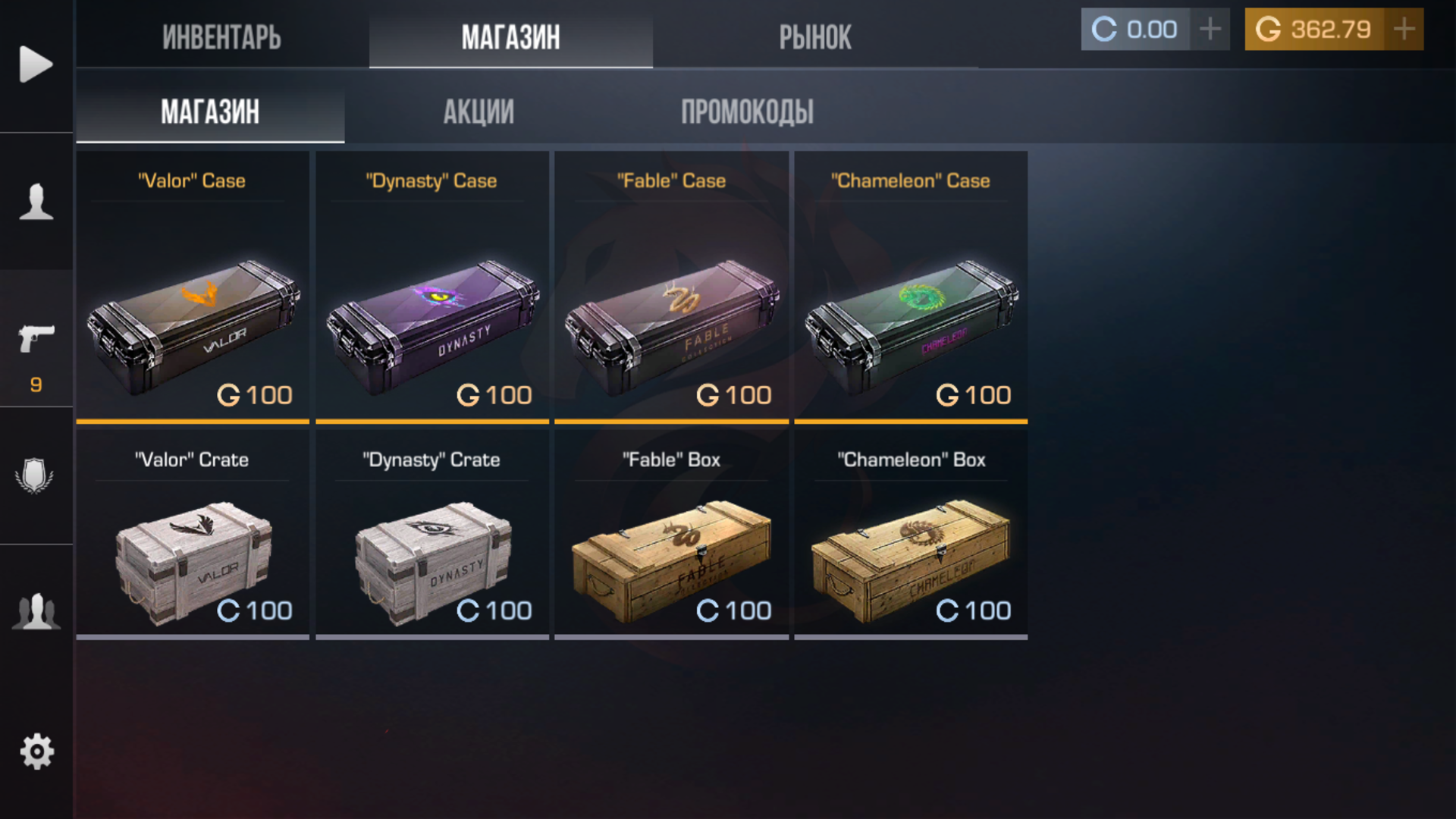This screenshot has height=819, width=1456.
Task: Switch to the ИНВЕНТАРЬ tab
Action: [x=221, y=38]
